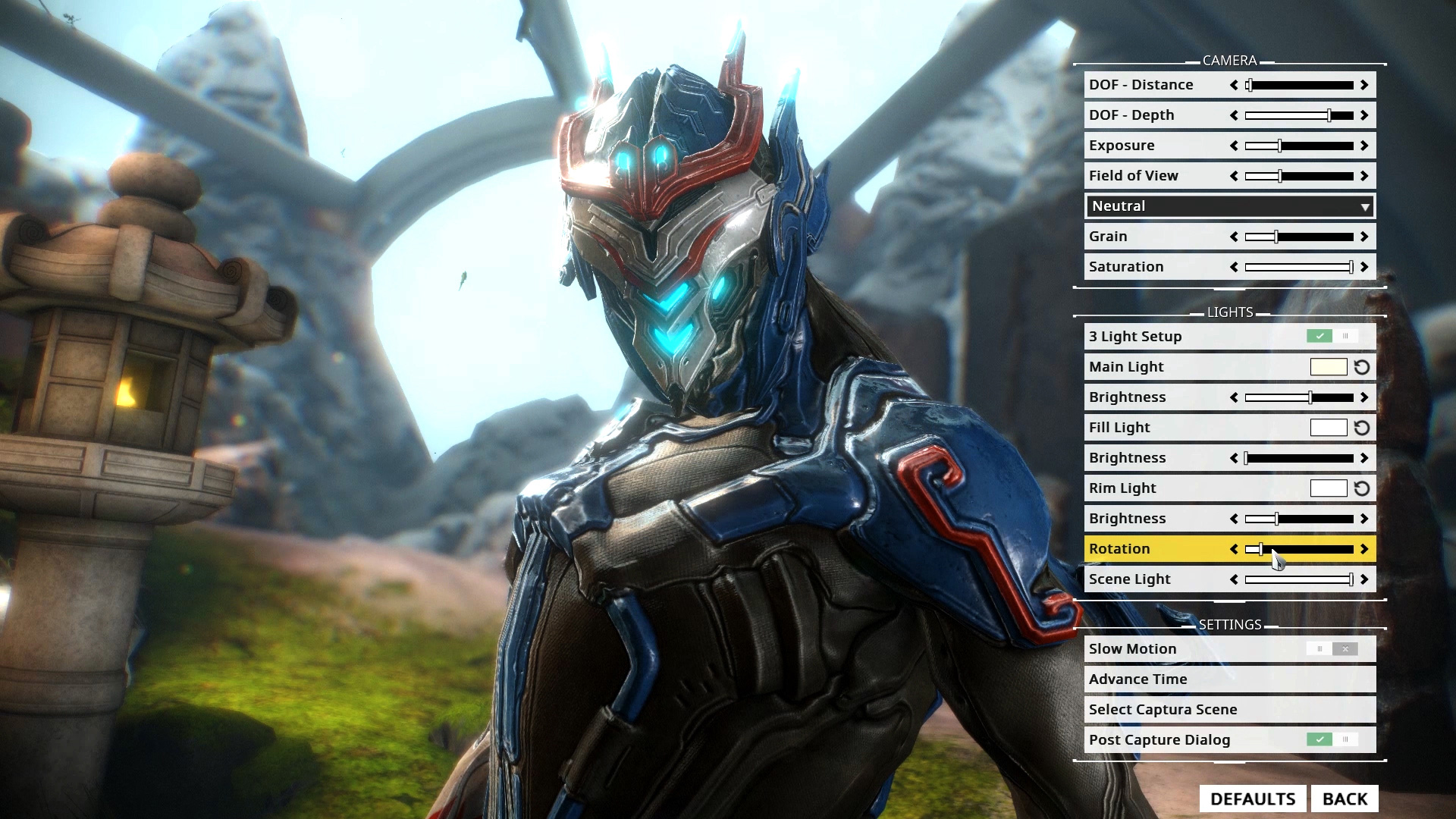Image resolution: width=1456 pixels, height=819 pixels.
Task: Reset the Fill Light color
Action: 1362,427
